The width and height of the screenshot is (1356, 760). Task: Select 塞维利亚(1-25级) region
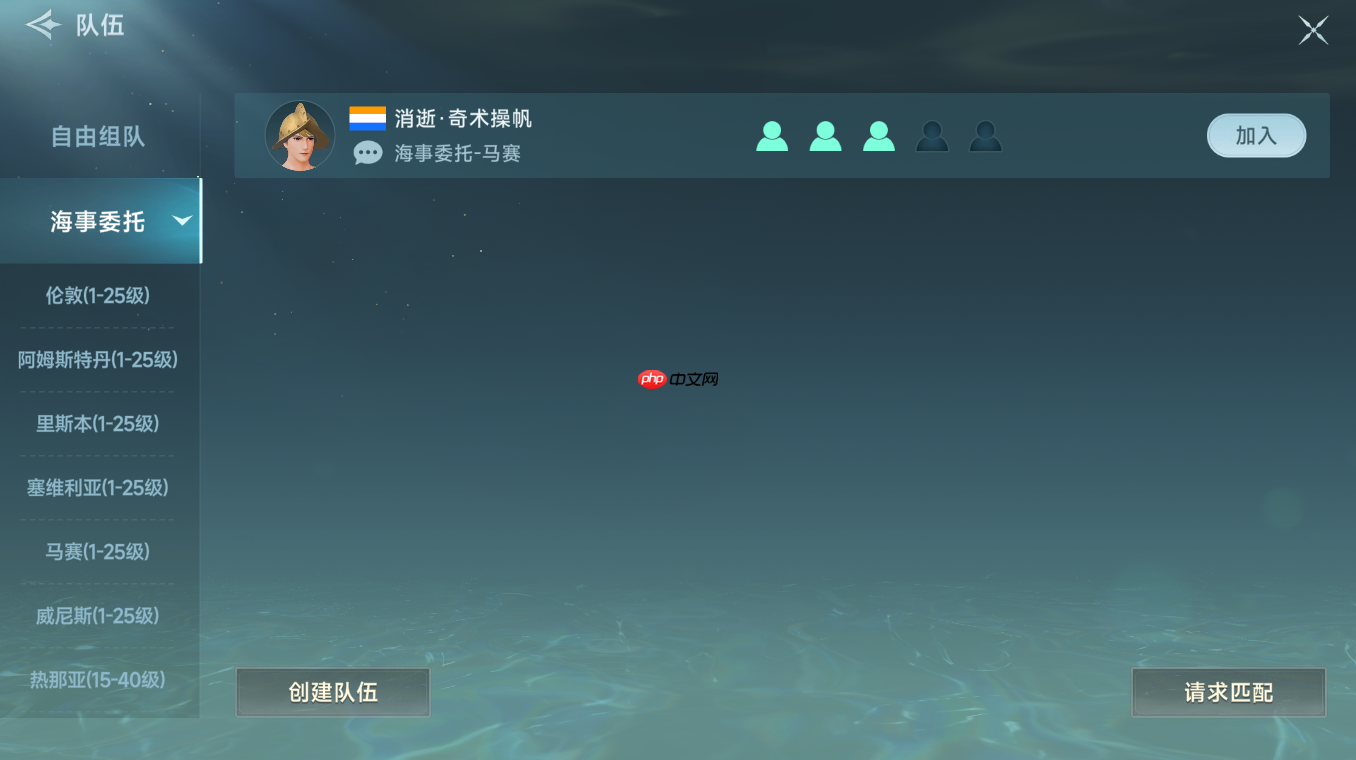[98, 488]
